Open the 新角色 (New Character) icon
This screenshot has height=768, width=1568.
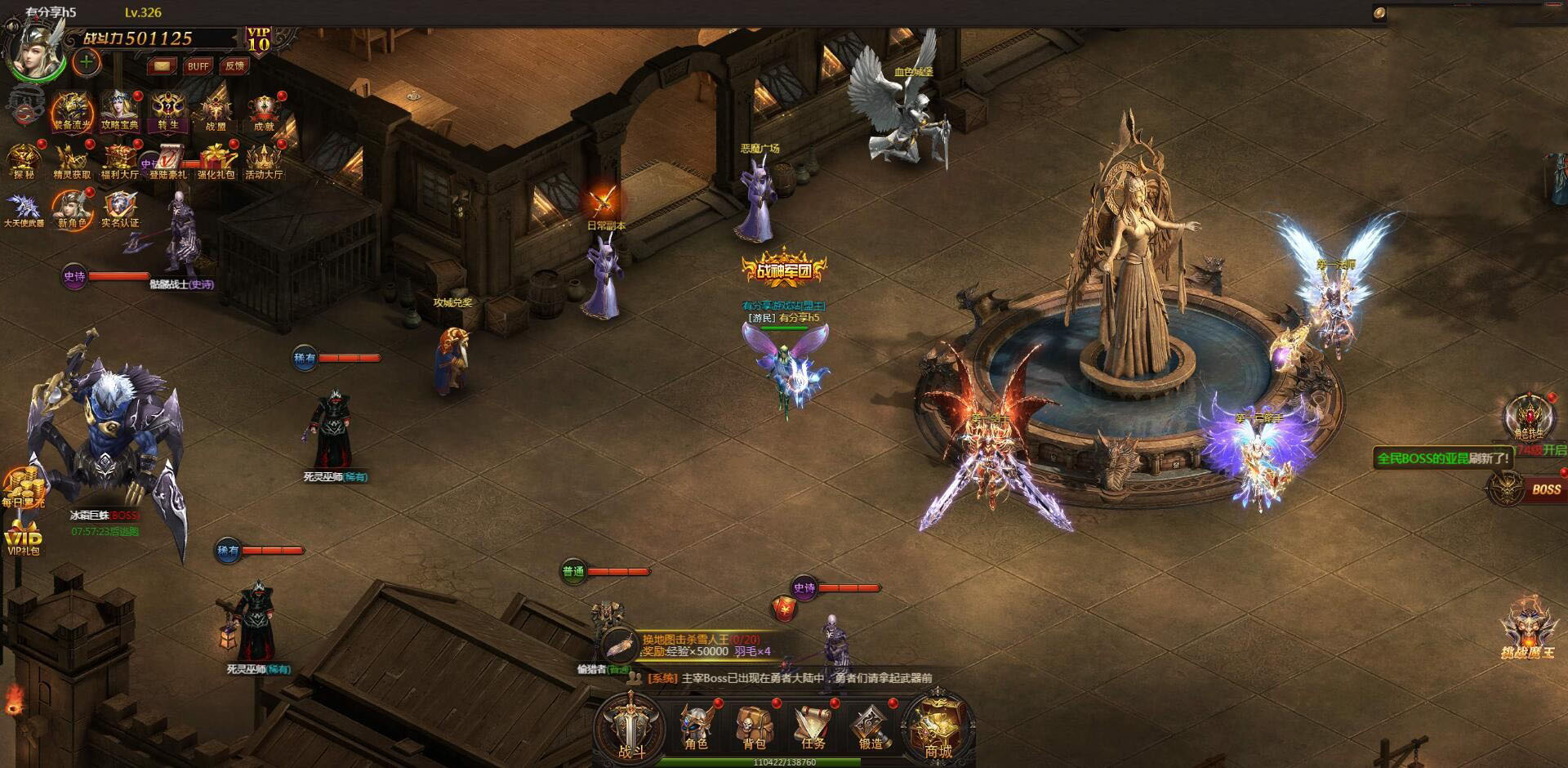coord(72,209)
